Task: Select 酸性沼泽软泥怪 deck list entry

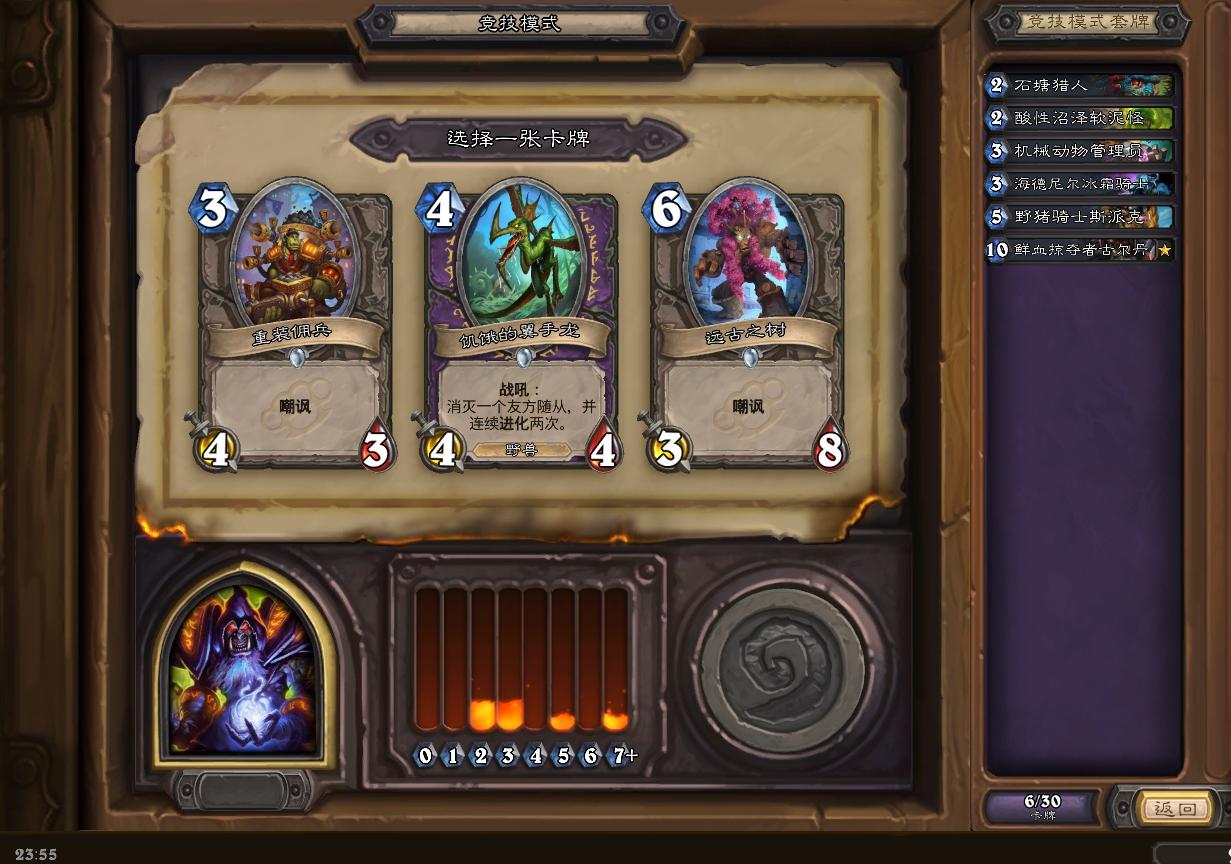Action: [x=1080, y=119]
